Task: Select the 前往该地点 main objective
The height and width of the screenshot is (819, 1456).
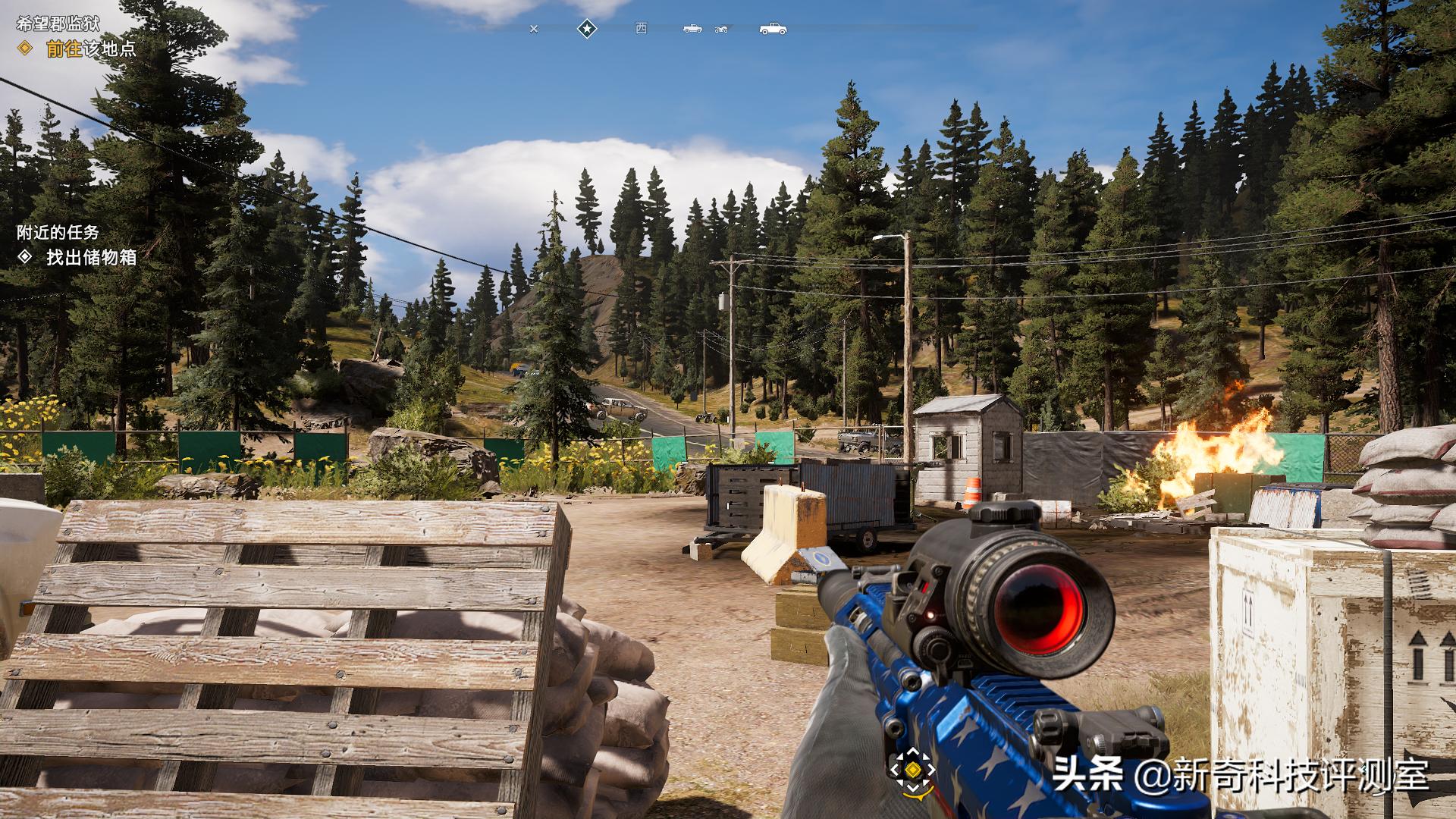Action: click(x=90, y=49)
